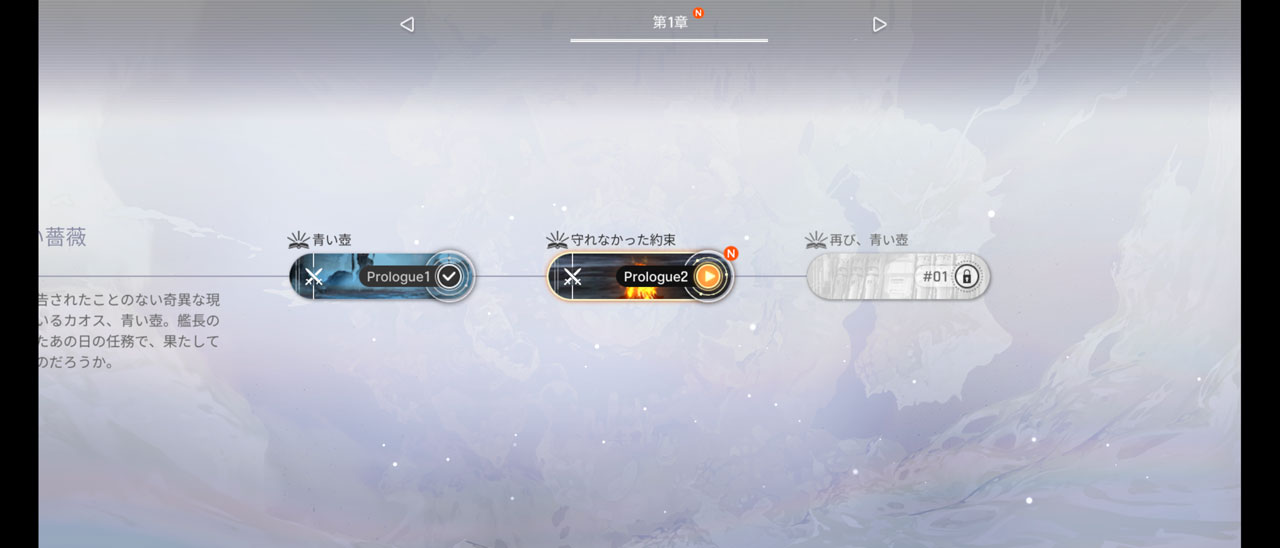Image resolution: width=1280 pixels, height=548 pixels.
Task: Start the Prologue2 stage
Action: point(638,276)
